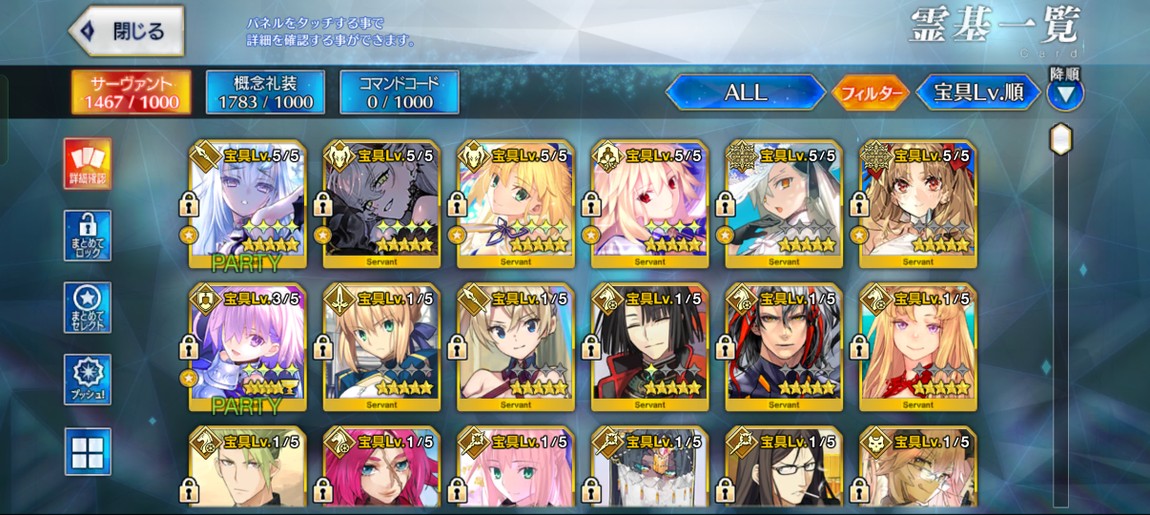Open the フィルター options

pyautogui.click(x=870, y=93)
